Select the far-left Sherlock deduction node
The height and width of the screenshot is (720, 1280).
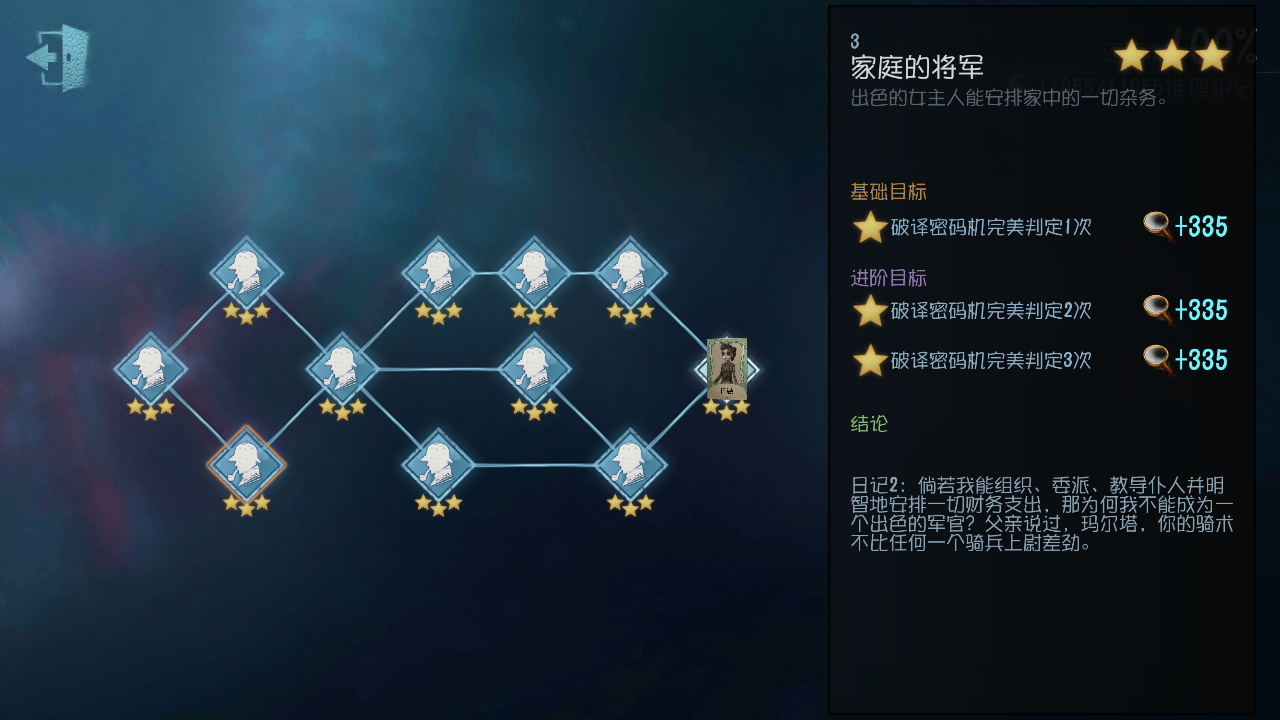tap(150, 368)
